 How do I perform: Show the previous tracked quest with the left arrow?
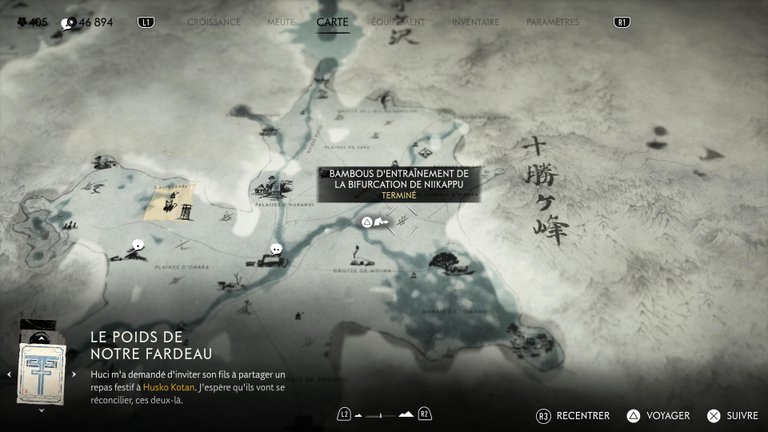click(9, 374)
